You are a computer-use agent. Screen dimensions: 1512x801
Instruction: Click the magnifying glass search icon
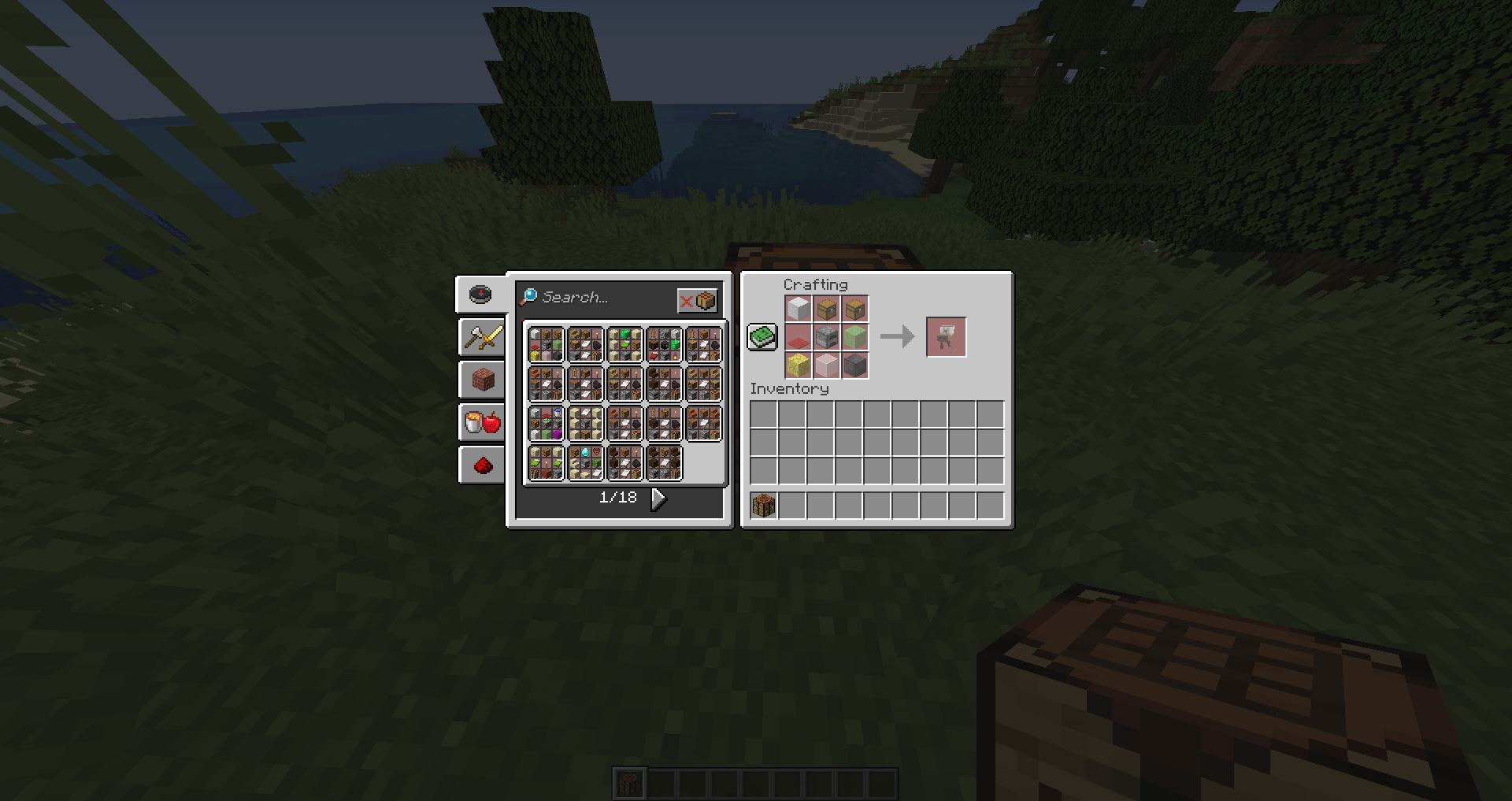[530, 298]
